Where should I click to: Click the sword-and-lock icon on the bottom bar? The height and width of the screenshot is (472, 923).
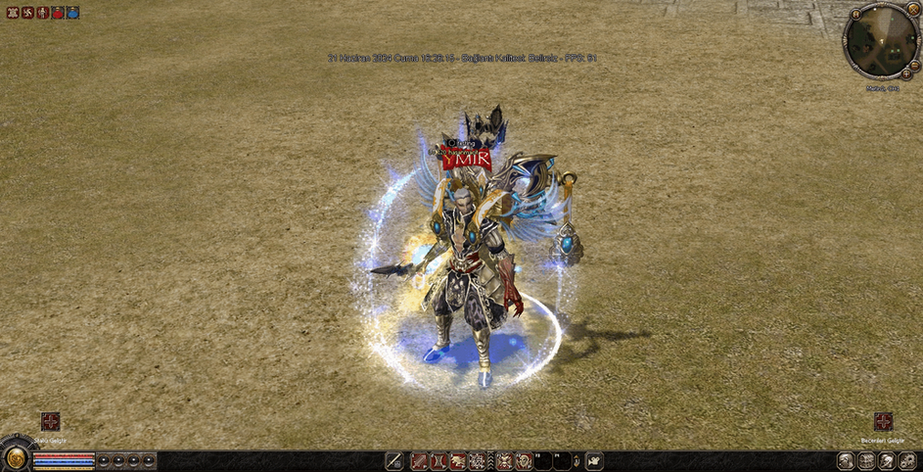click(392, 461)
